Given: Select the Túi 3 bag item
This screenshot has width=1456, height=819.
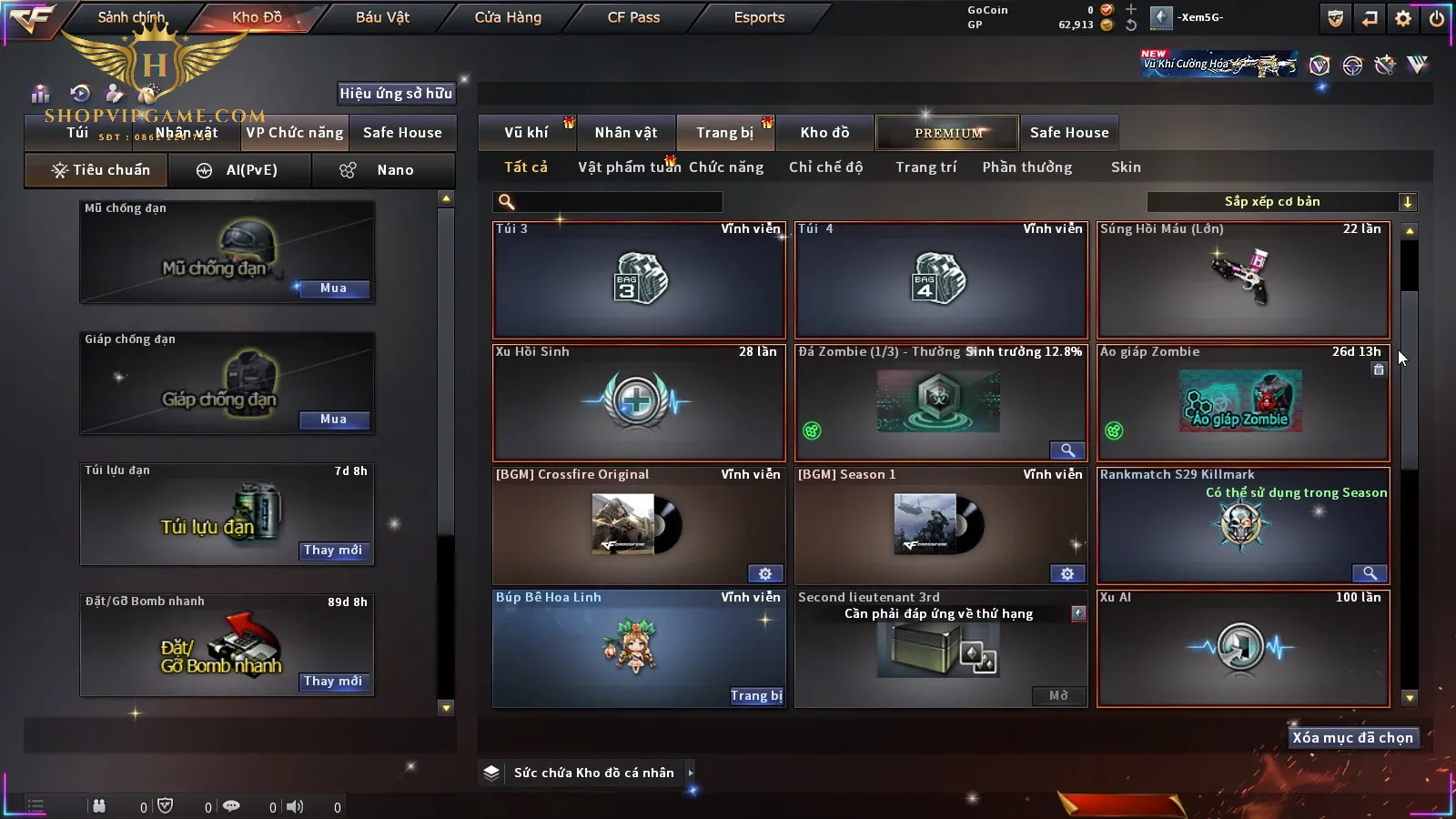Looking at the screenshot, I should tap(639, 280).
